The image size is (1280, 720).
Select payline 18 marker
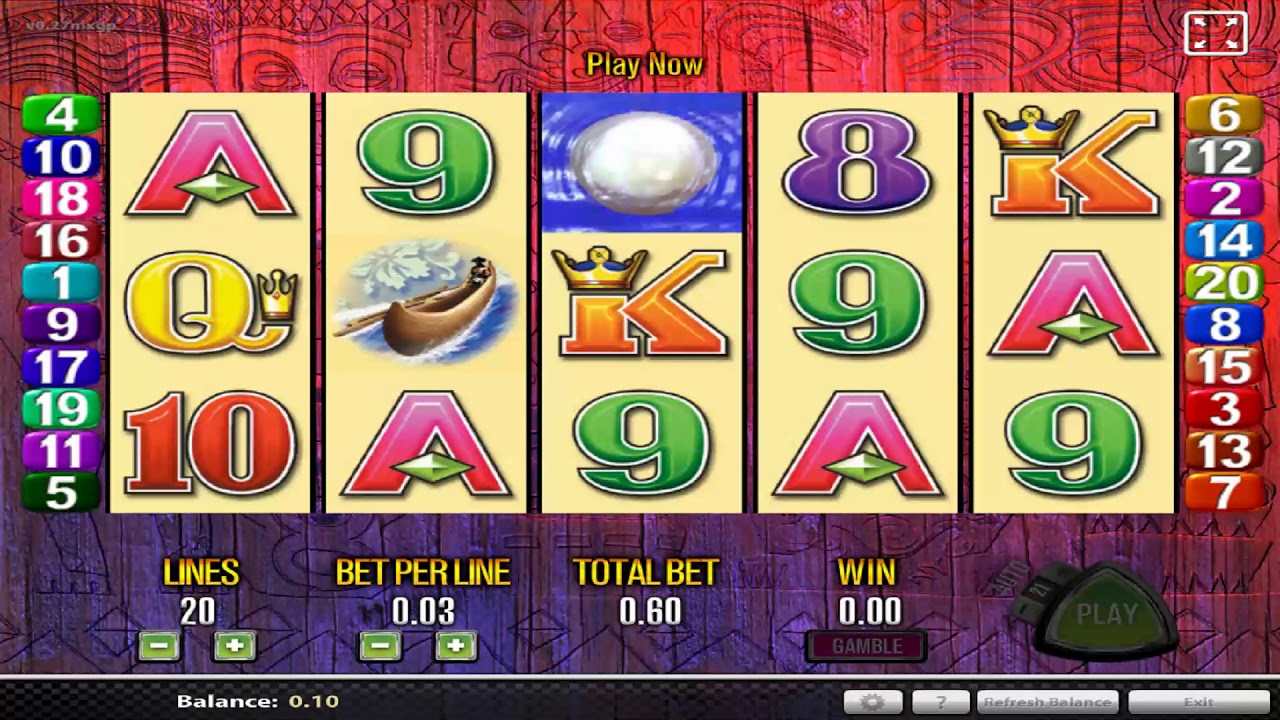click(61, 199)
